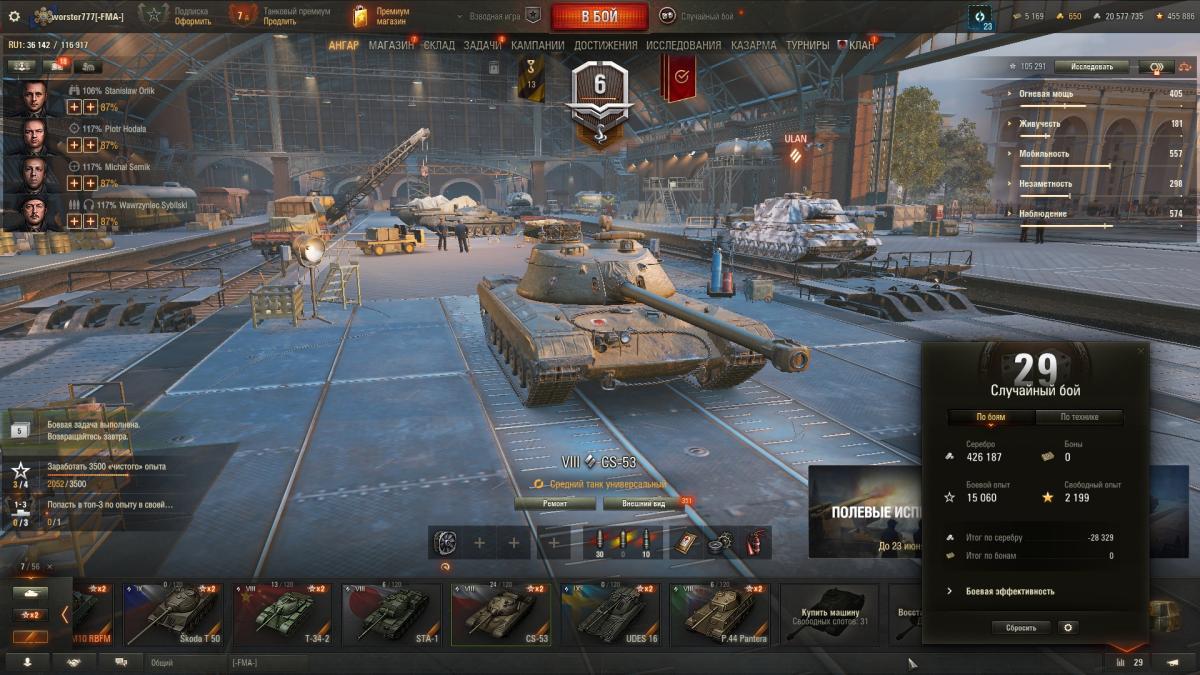Switch session stats to По технике

click(1078, 417)
